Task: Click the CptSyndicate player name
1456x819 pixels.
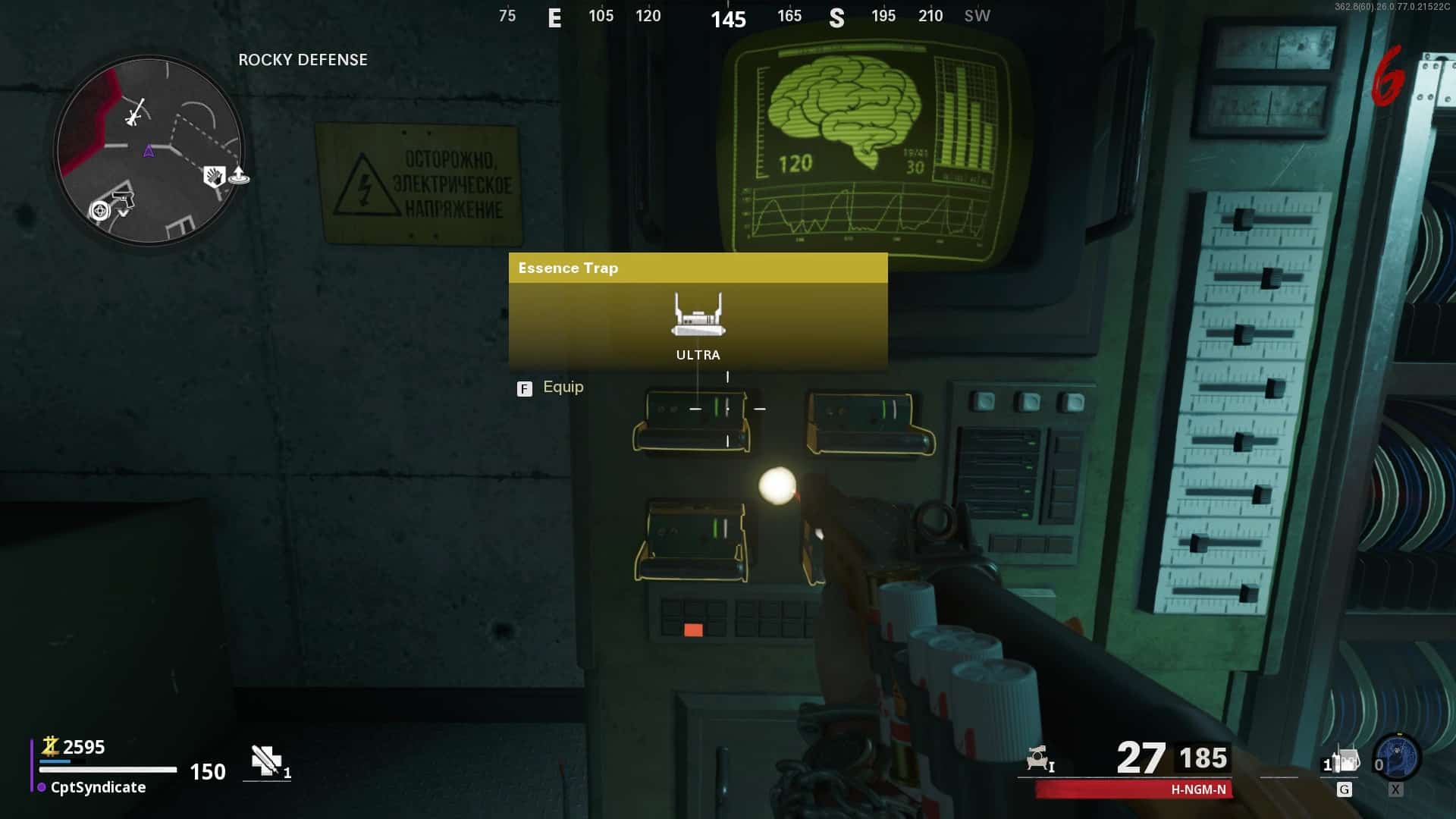Action: [x=98, y=787]
